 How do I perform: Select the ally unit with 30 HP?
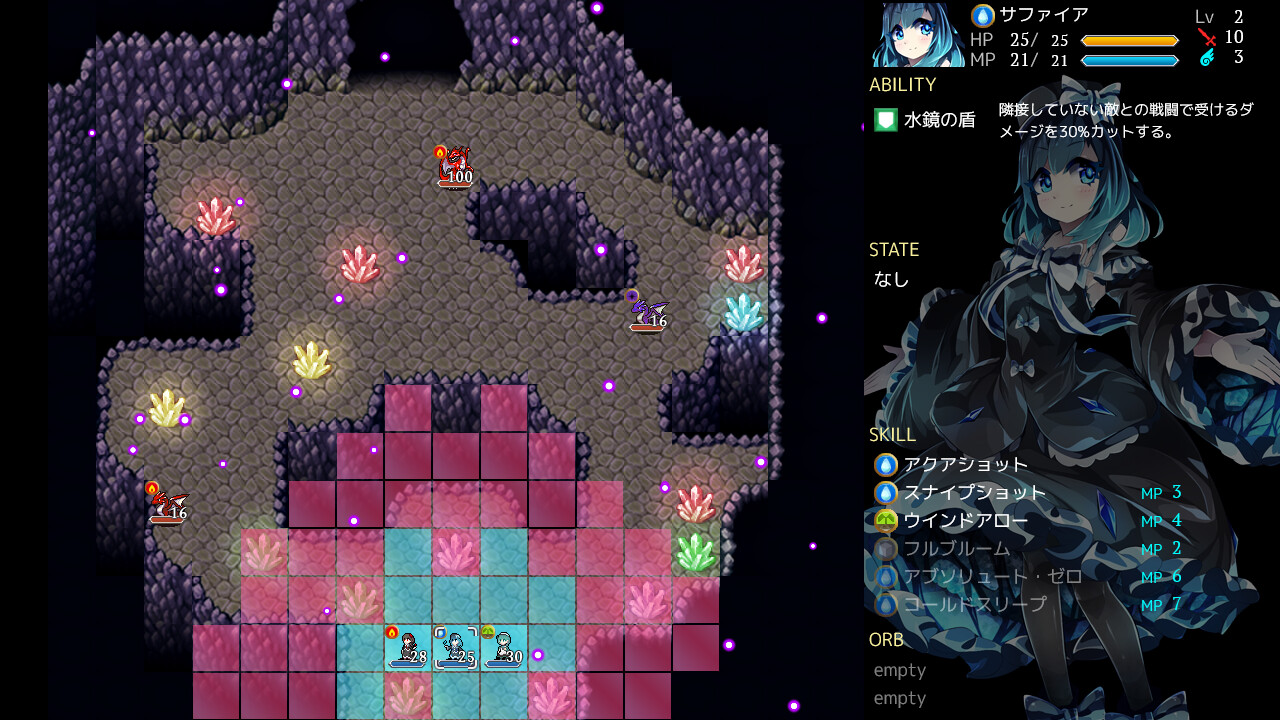(502, 648)
